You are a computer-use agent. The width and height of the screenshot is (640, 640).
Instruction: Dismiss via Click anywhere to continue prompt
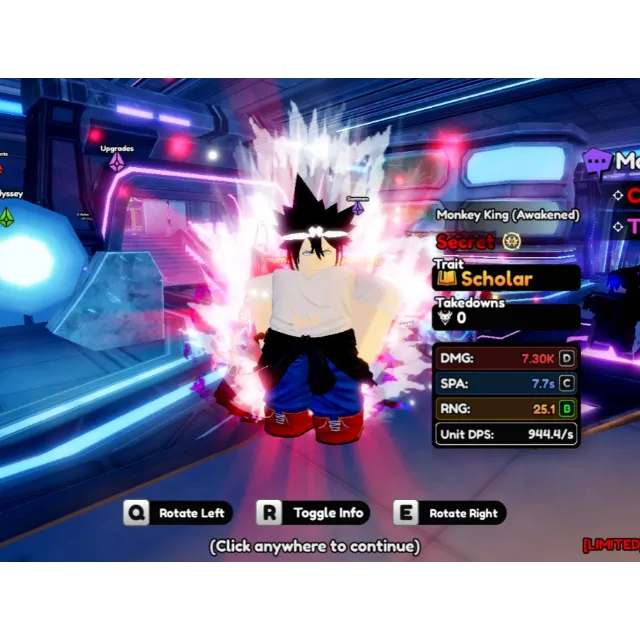pos(314,546)
